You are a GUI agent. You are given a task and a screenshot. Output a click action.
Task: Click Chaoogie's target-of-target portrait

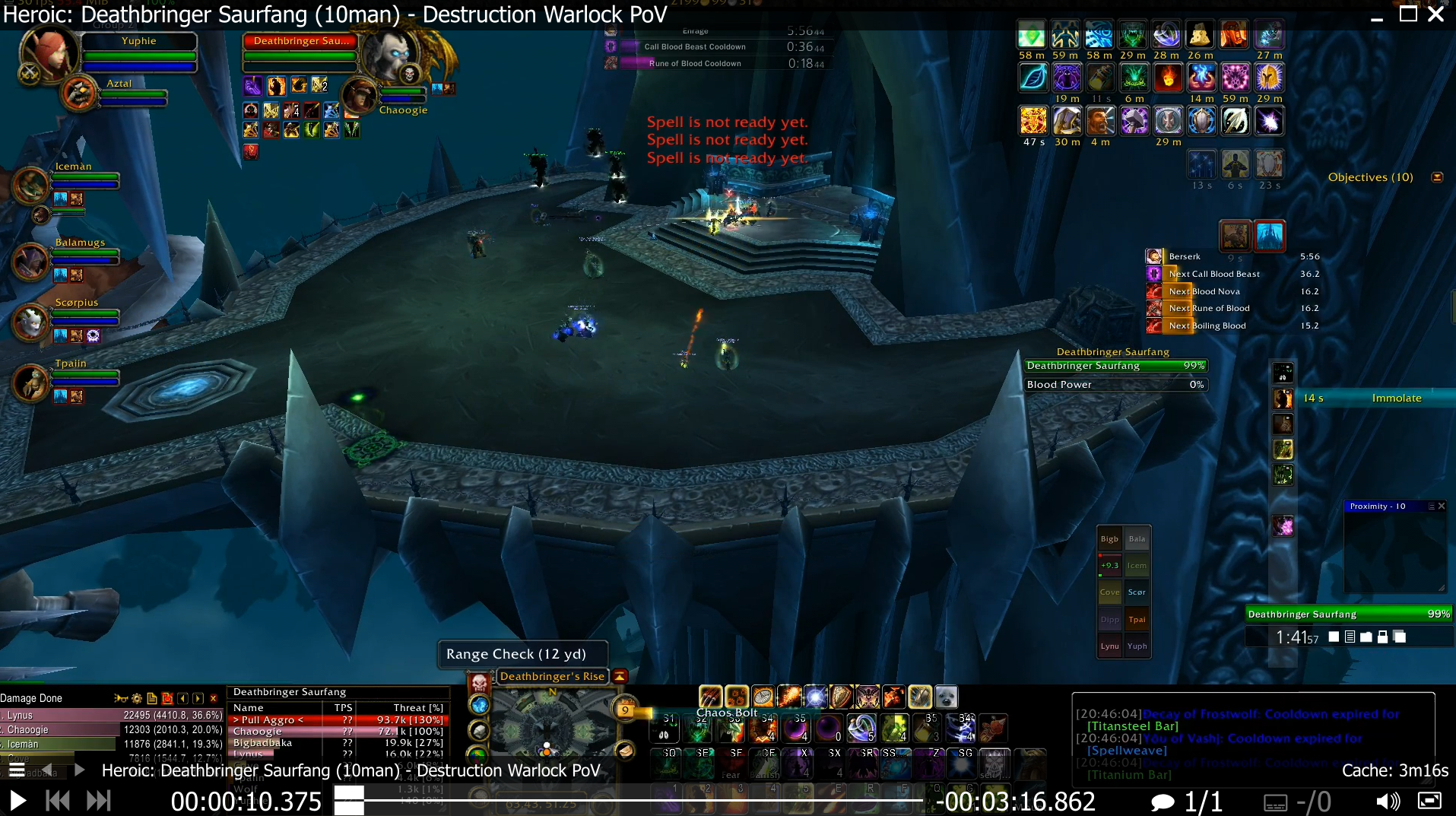pos(360,97)
